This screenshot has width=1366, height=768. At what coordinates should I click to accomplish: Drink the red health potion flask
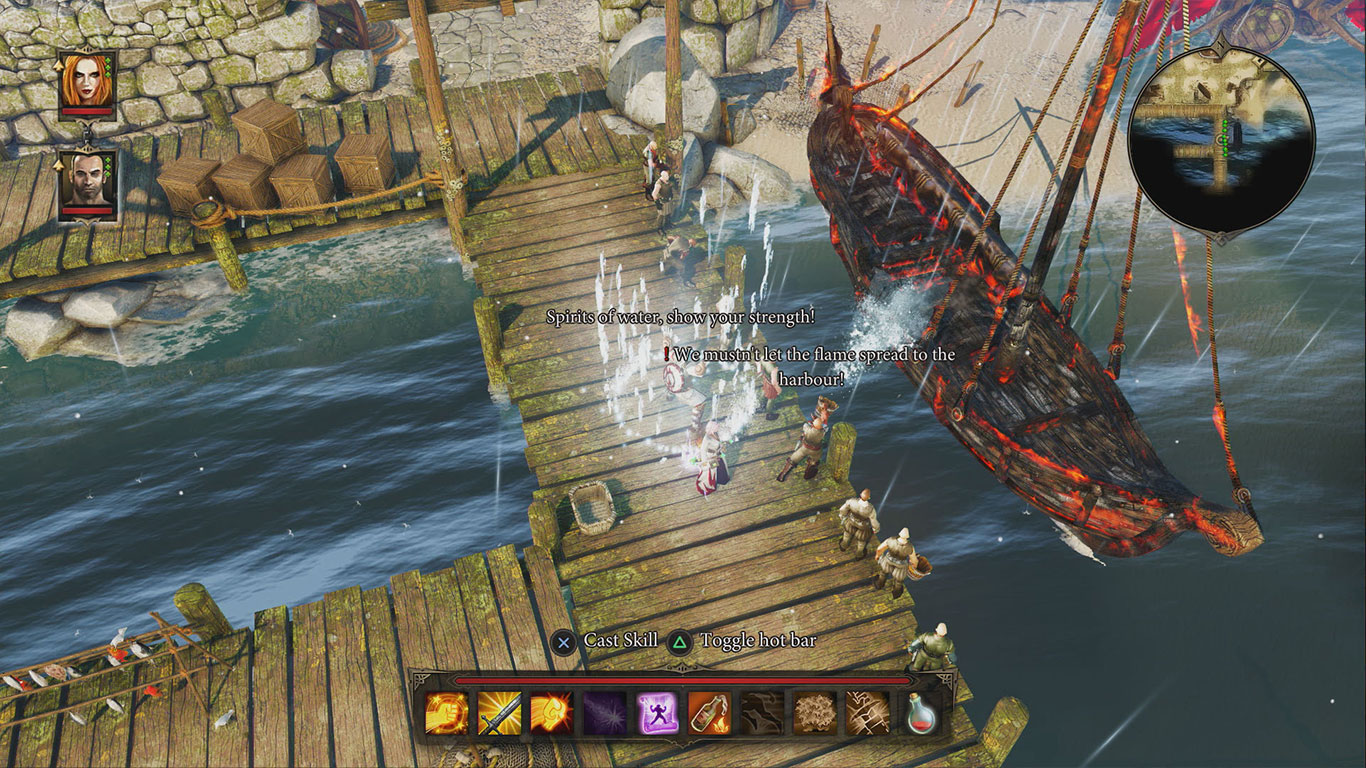coord(921,714)
